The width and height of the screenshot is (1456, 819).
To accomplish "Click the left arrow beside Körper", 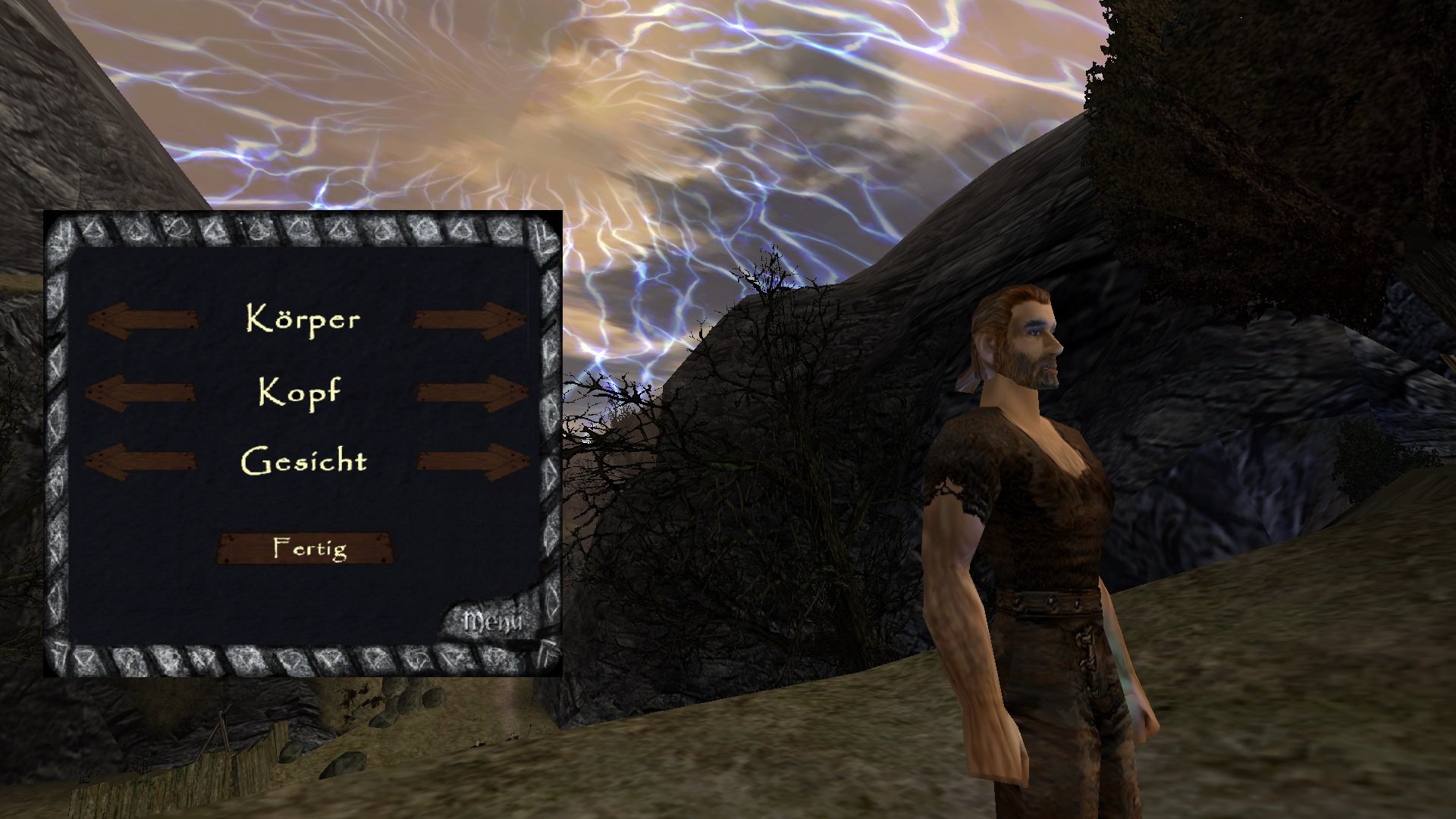I will click(x=143, y=320).
